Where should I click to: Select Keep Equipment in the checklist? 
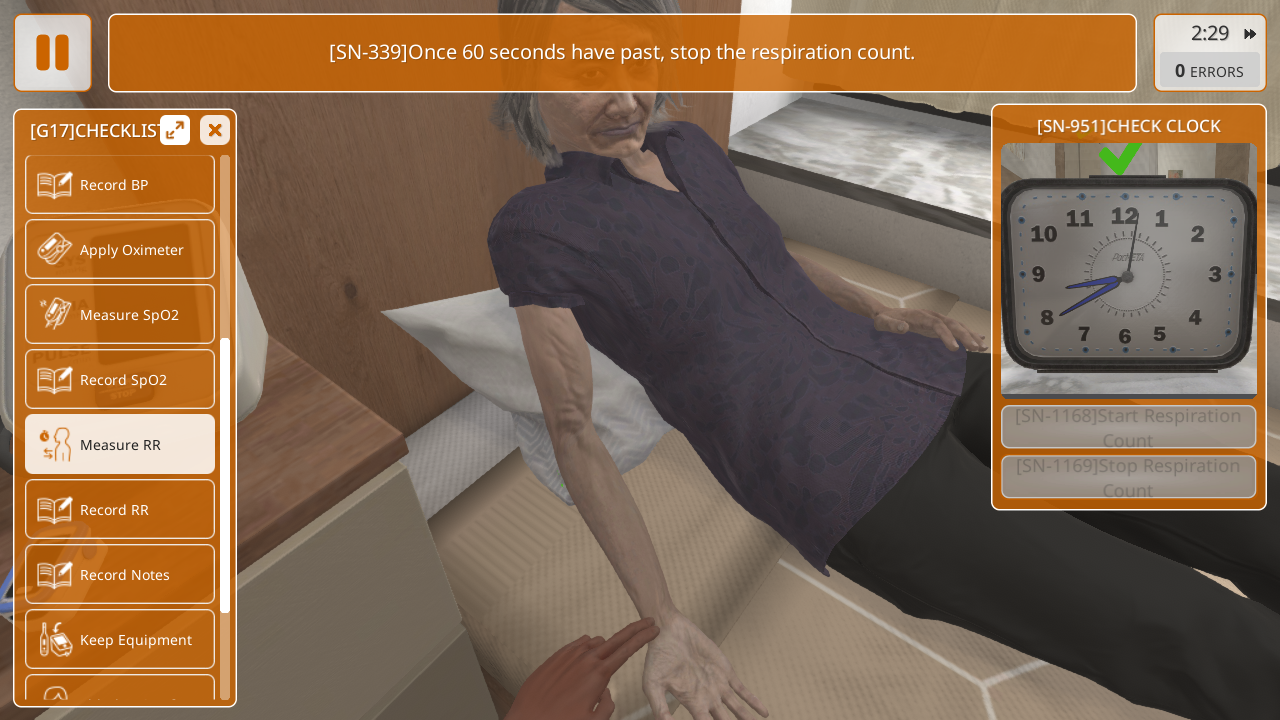(x=120, y=640)
